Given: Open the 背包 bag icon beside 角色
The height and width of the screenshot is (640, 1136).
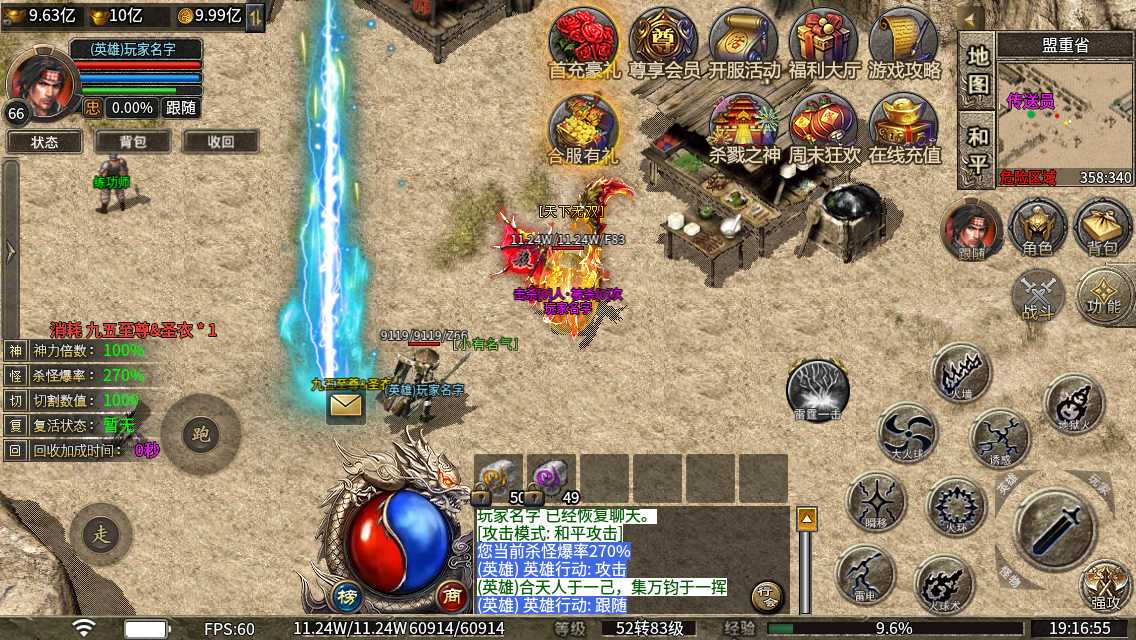Looking at the screenshot, I should pyautogui.click(x=1102, y=226).
